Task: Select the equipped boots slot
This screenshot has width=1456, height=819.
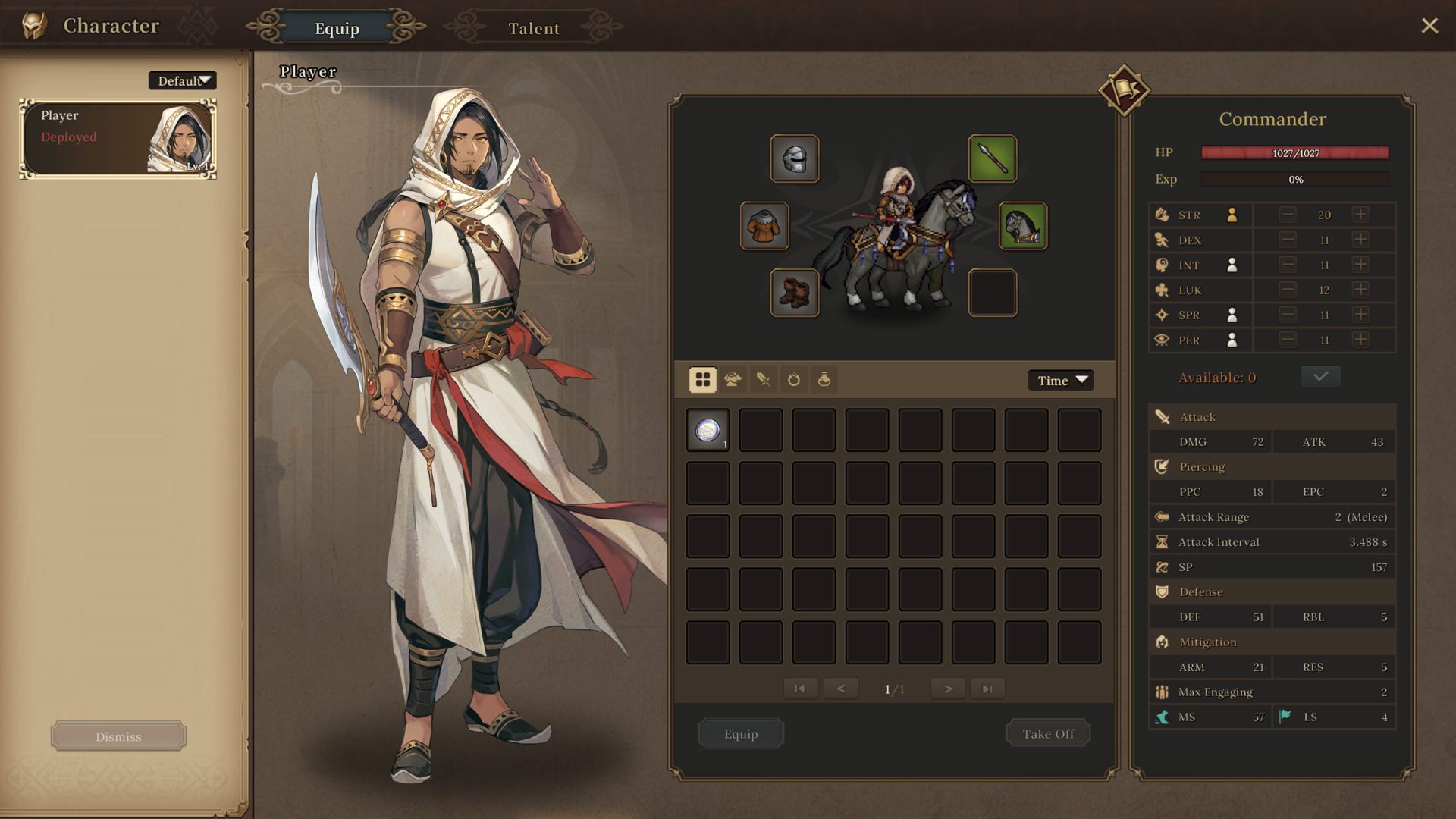Action: pyautogui.click(x=795, y=292)
